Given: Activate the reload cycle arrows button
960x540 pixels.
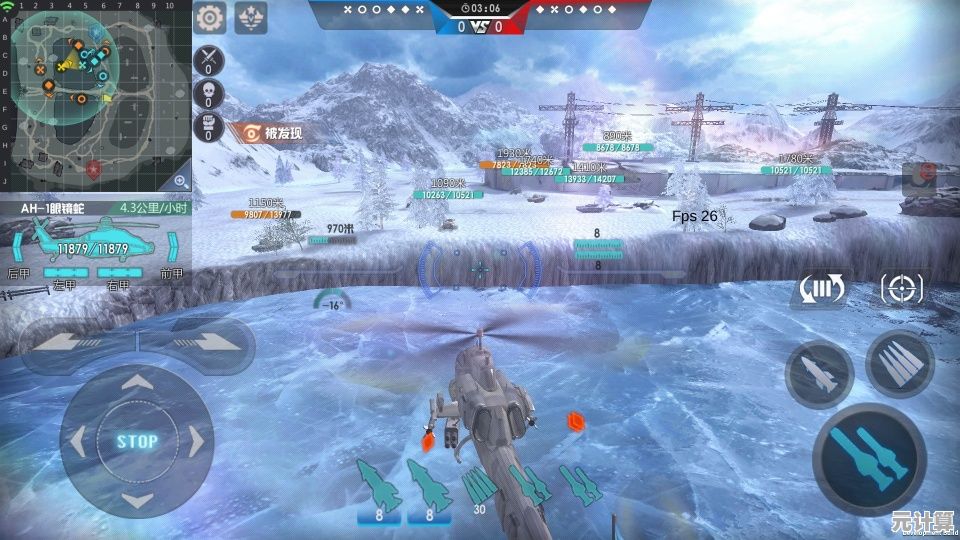Looking at the screenshot, I should pyautogui.click(x=820, y=290).
